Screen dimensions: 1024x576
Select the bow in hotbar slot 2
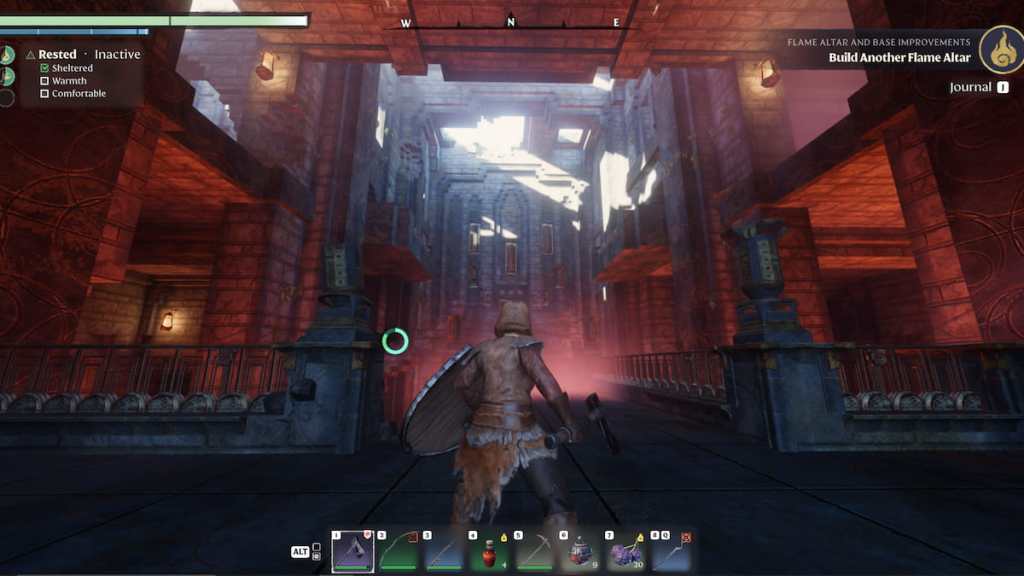(x=398, y=551)
